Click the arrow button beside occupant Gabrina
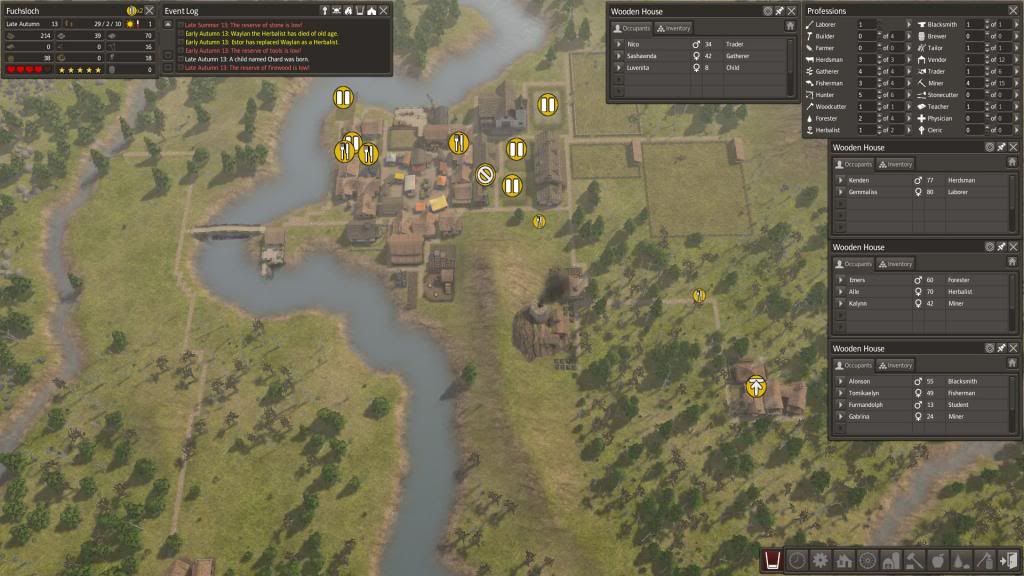 coord(842,416)
